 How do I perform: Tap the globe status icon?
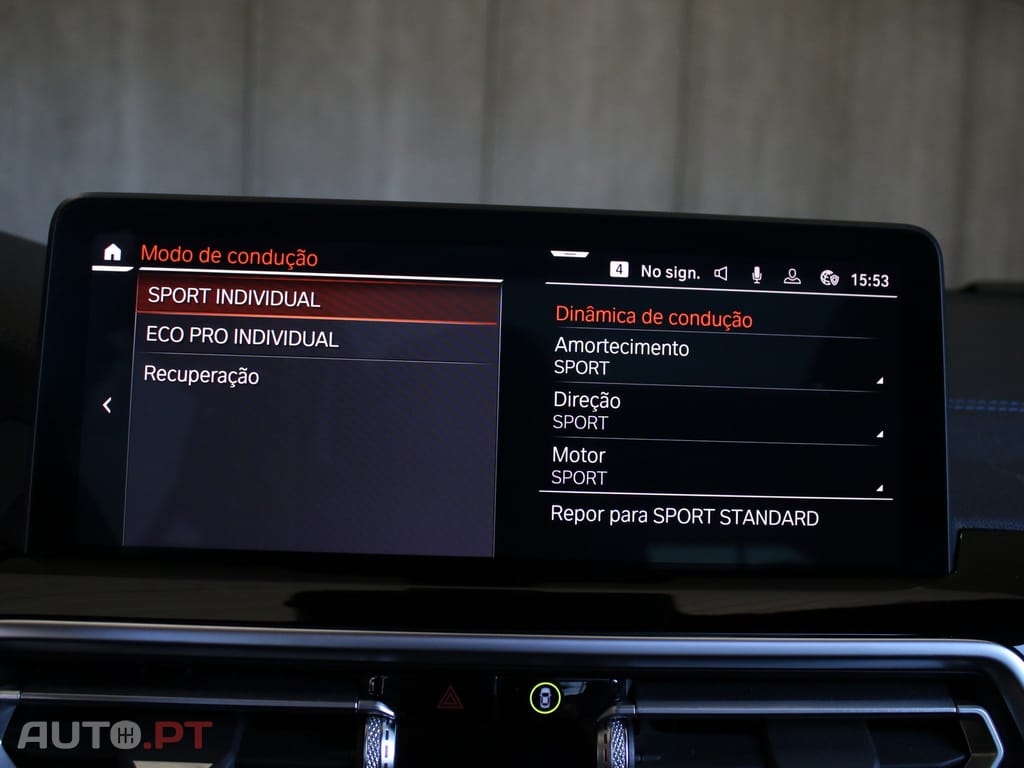[x=829, y=278]
